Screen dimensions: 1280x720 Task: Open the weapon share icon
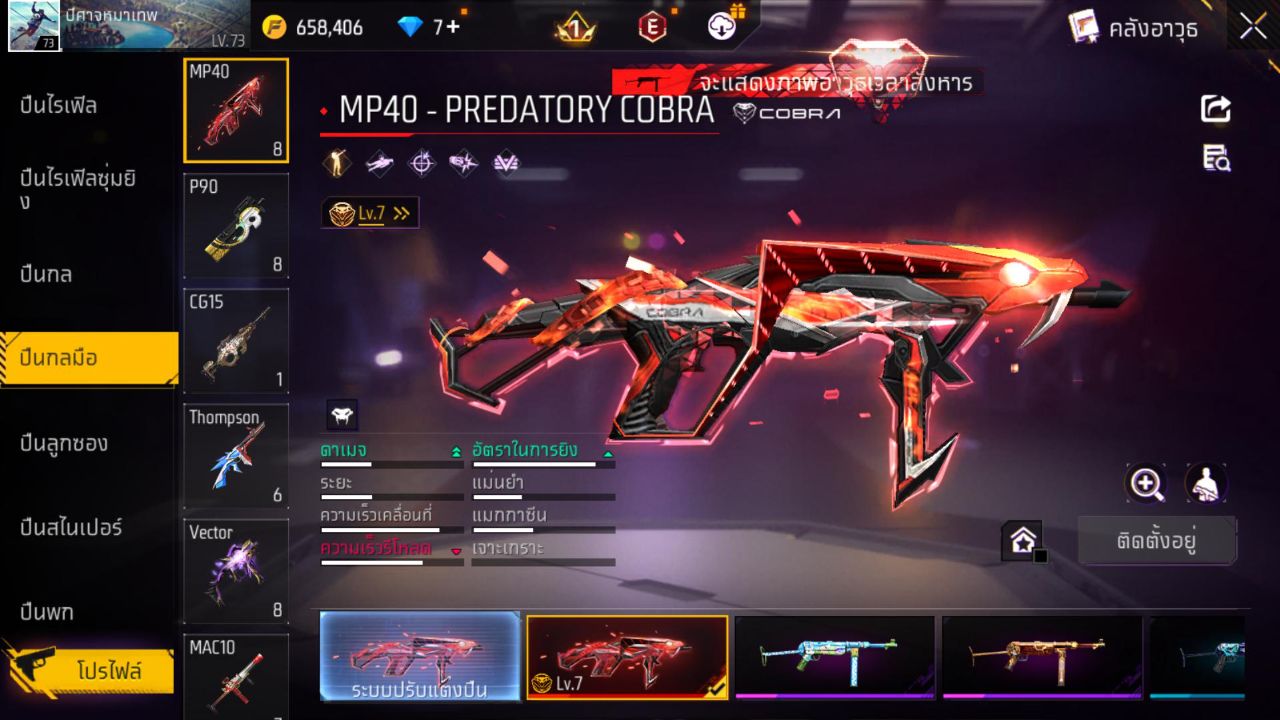click(1216, 110)
